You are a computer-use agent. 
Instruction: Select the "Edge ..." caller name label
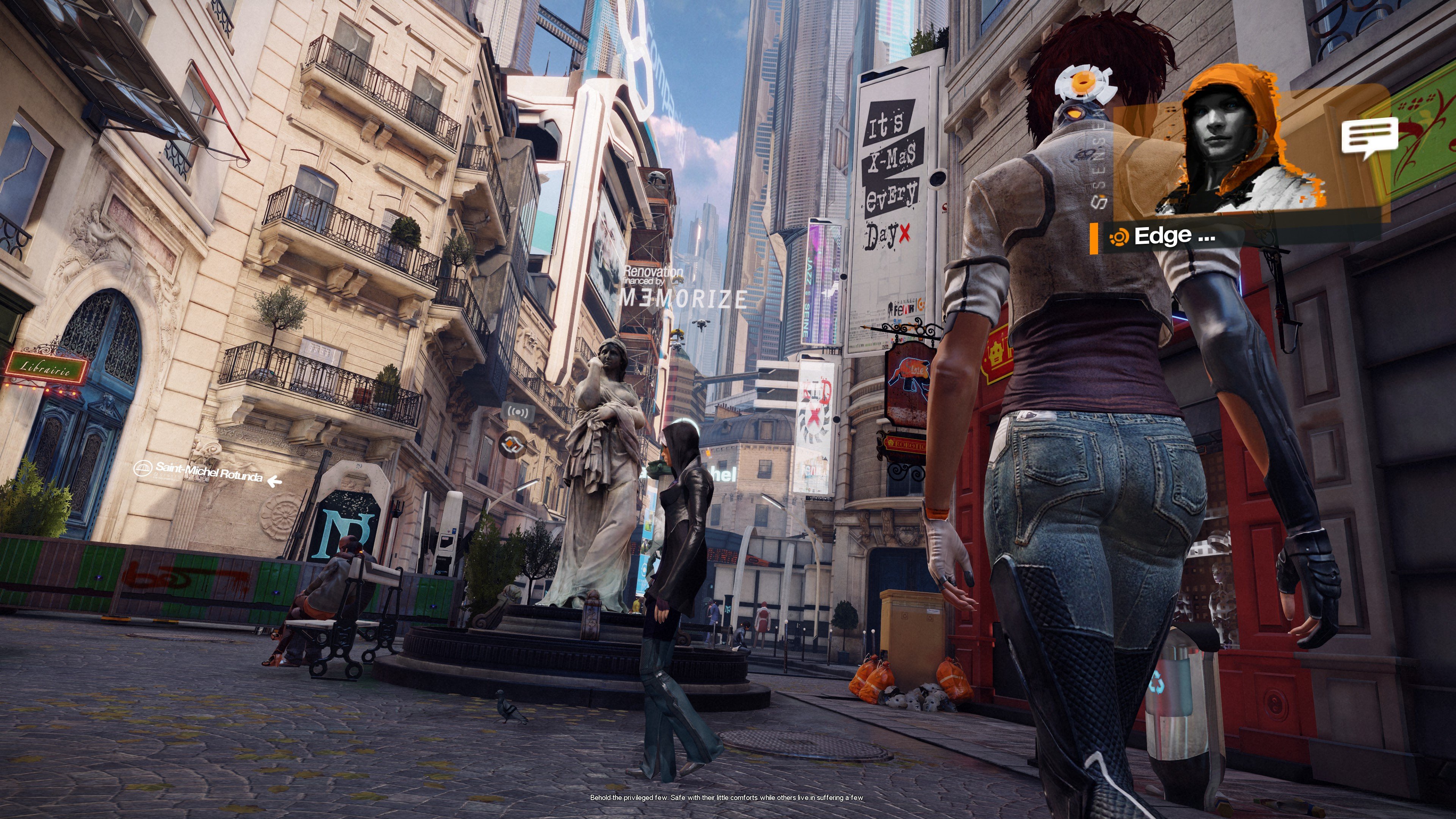pos(1174,236)
